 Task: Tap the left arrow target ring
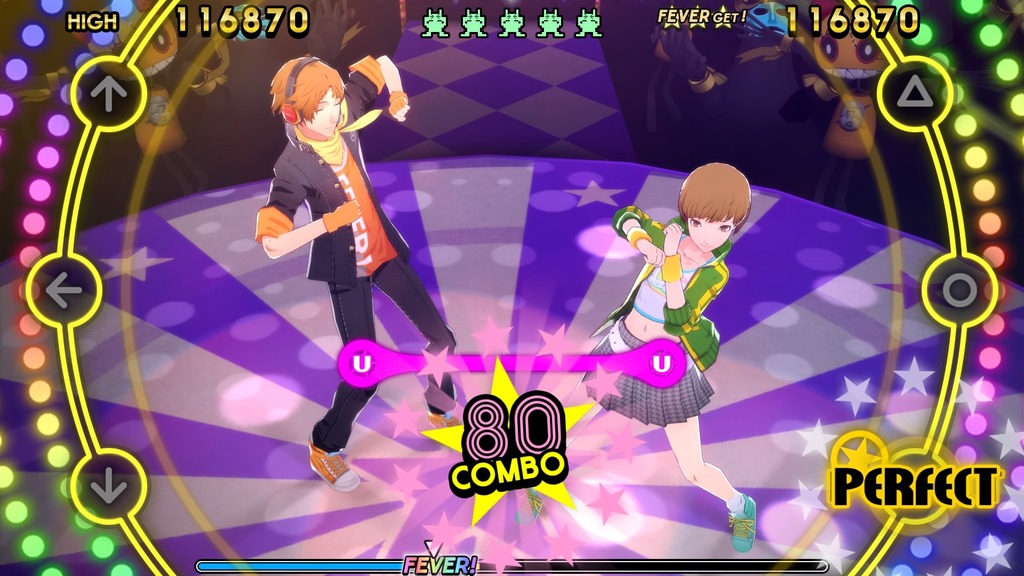64,291
